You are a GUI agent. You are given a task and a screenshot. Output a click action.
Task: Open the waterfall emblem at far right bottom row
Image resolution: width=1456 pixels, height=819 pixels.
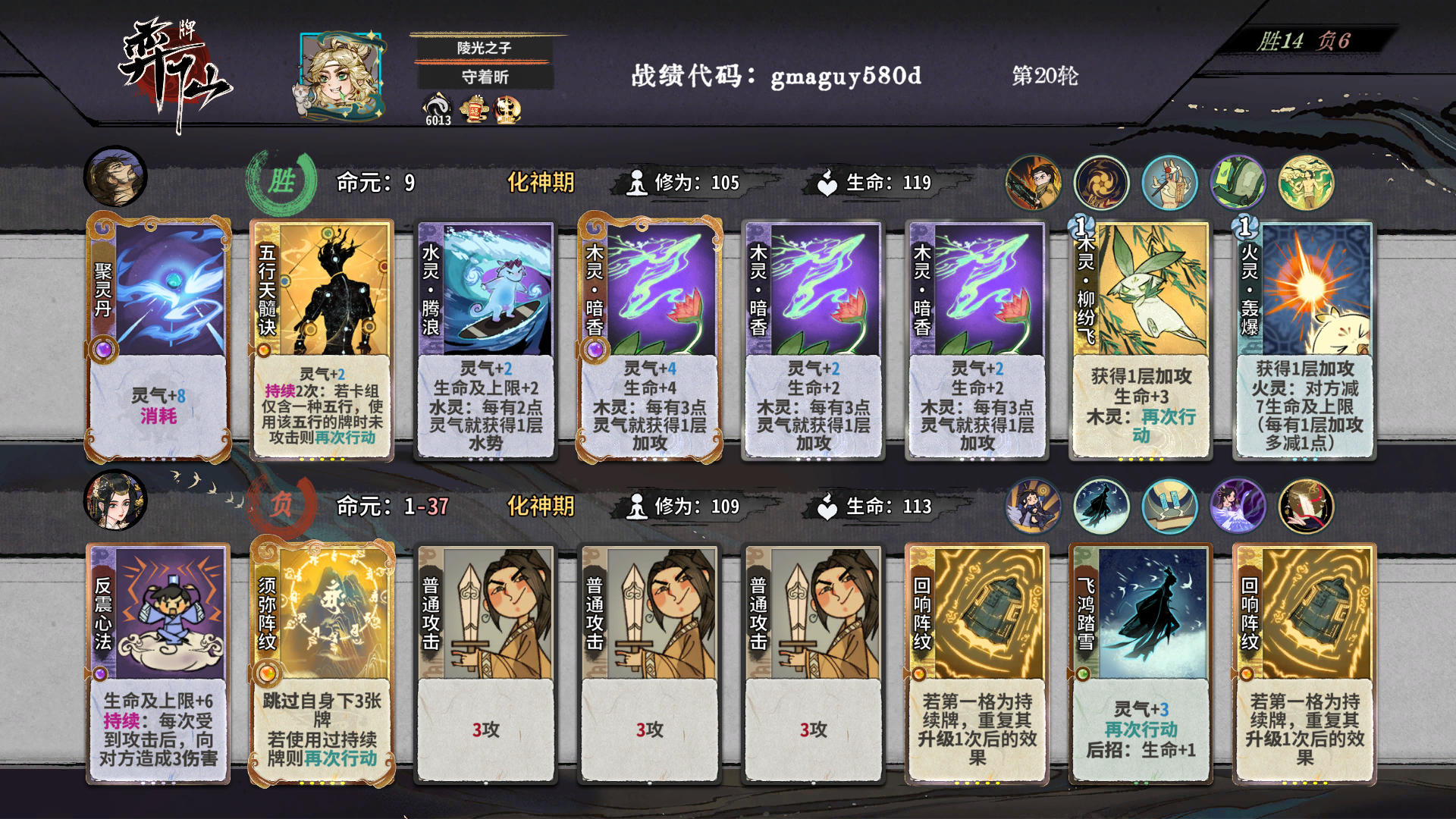click(x=1306, y=506)
